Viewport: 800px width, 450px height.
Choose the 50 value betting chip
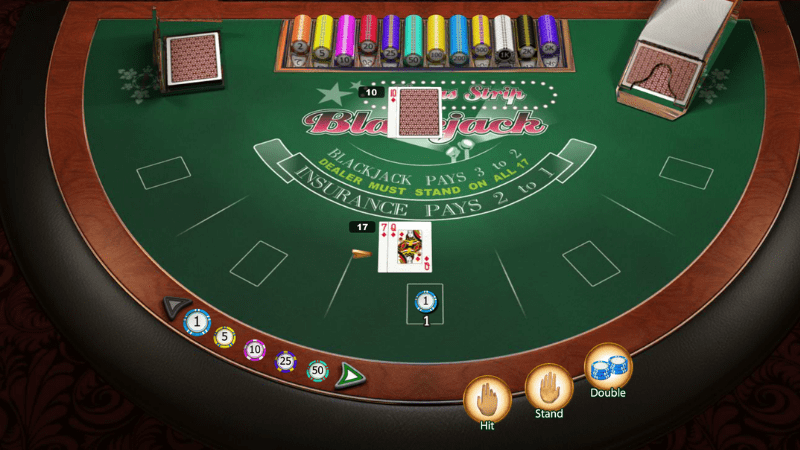[318, 370]
